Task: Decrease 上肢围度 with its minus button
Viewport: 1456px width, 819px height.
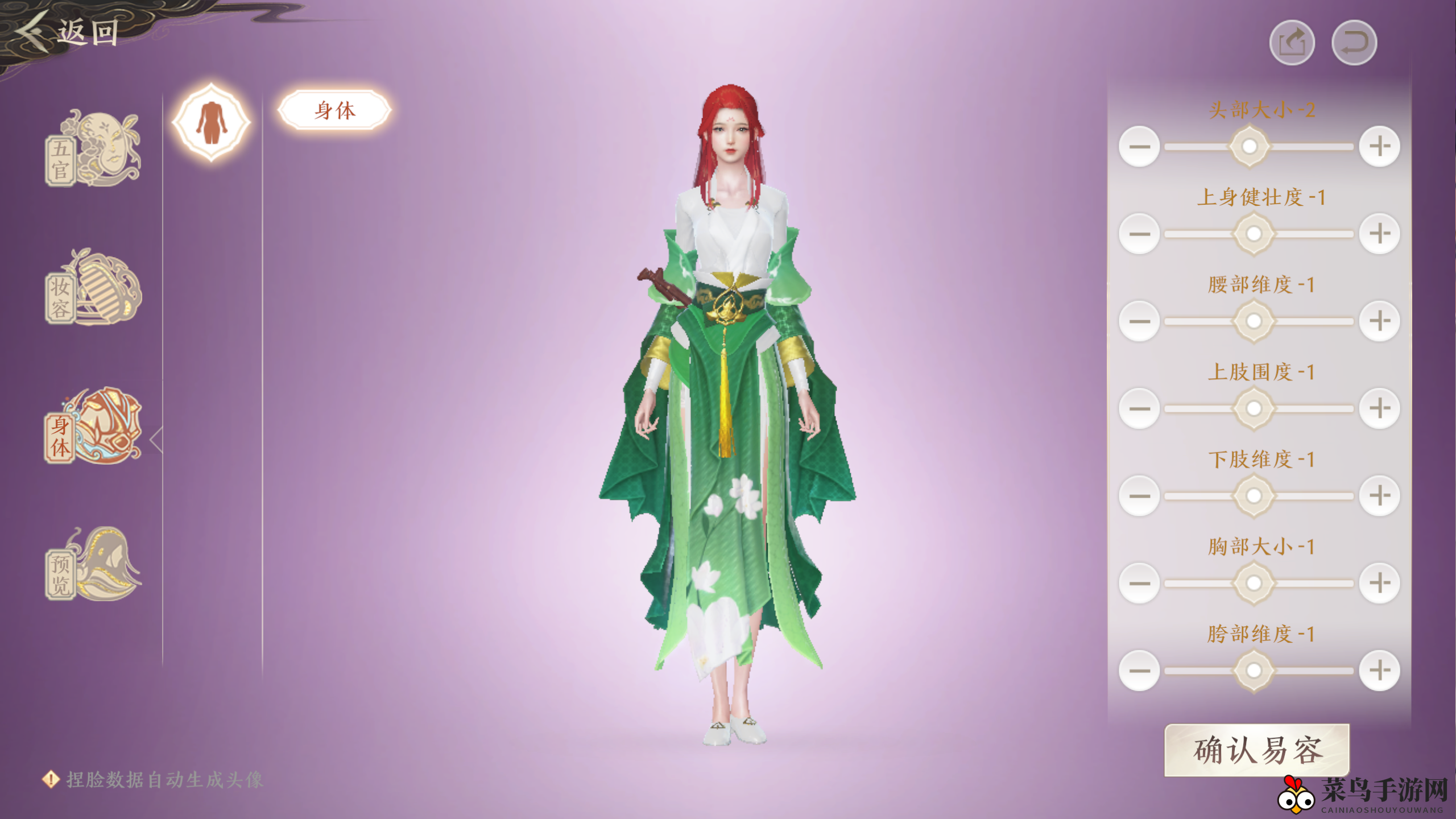Action: pyautogui.click(x=1139, y=408)
